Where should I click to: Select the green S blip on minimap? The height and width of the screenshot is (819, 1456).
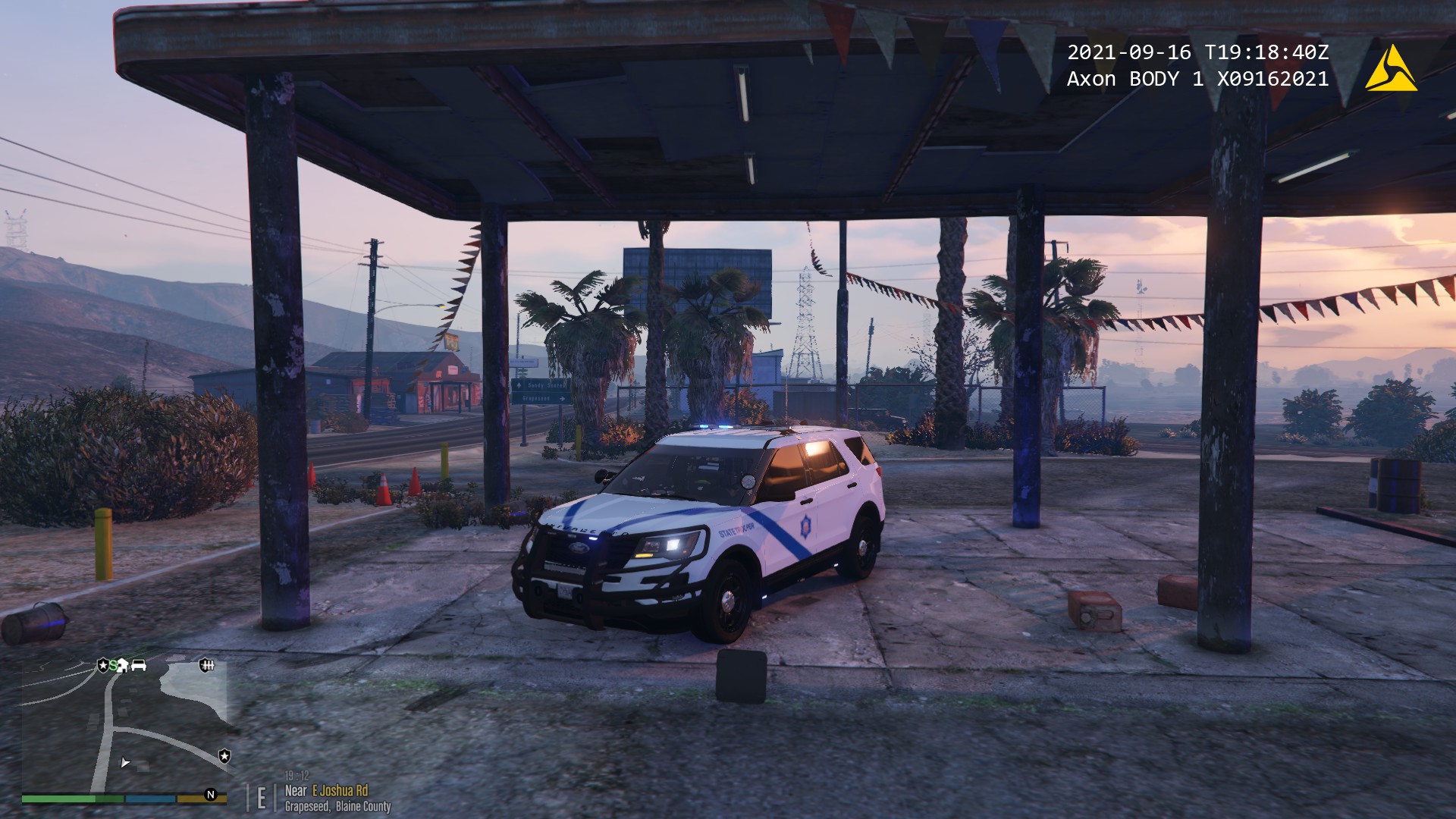point(113,666)
